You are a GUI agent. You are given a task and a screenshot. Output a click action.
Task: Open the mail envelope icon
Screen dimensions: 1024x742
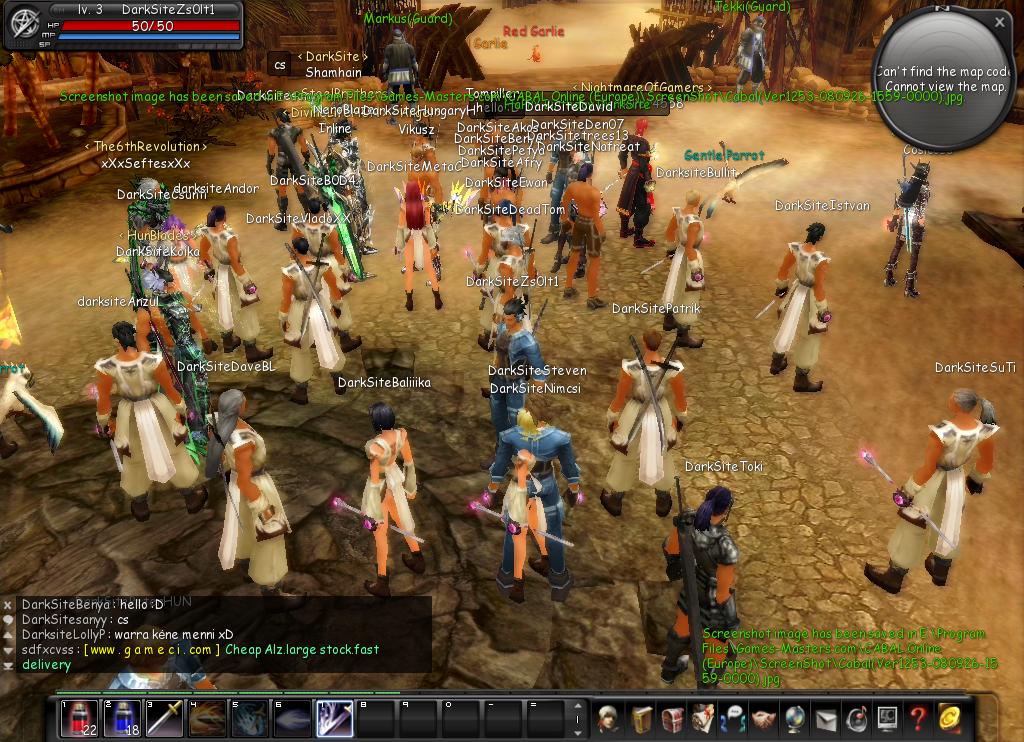coord(826,718)
